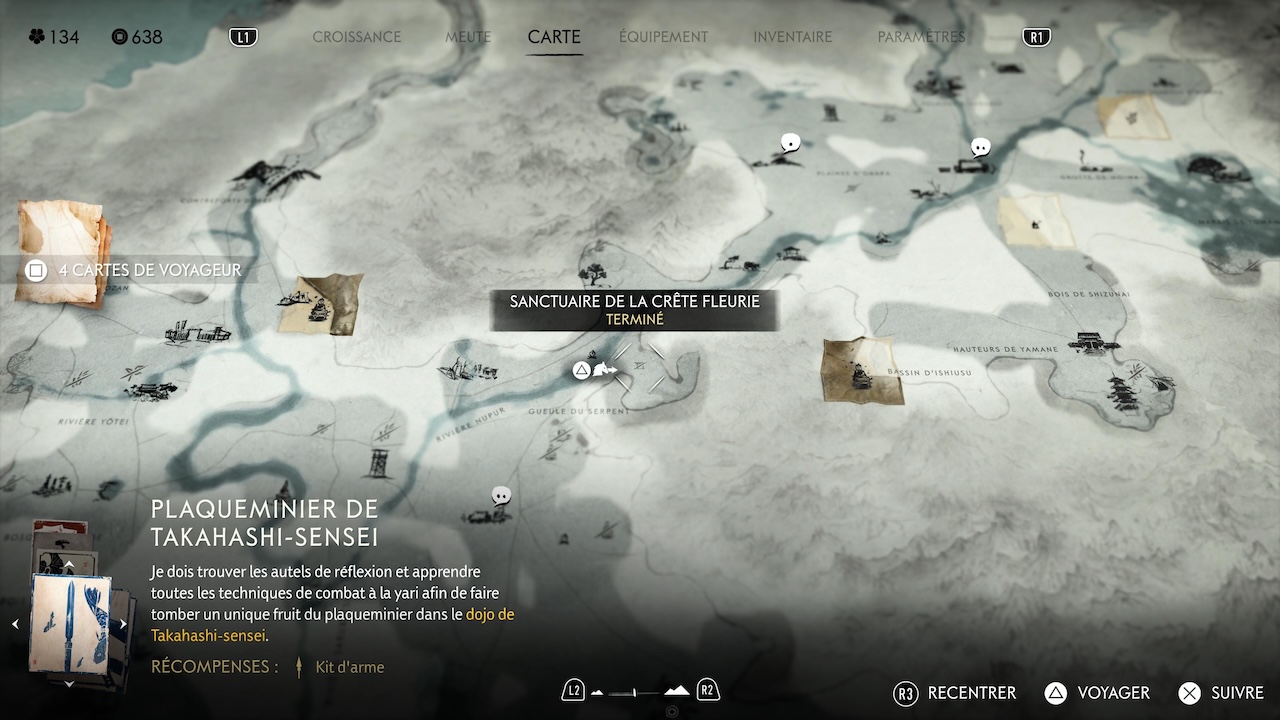Select the Carte tab

pyautogui.click(x=554, y=37)
